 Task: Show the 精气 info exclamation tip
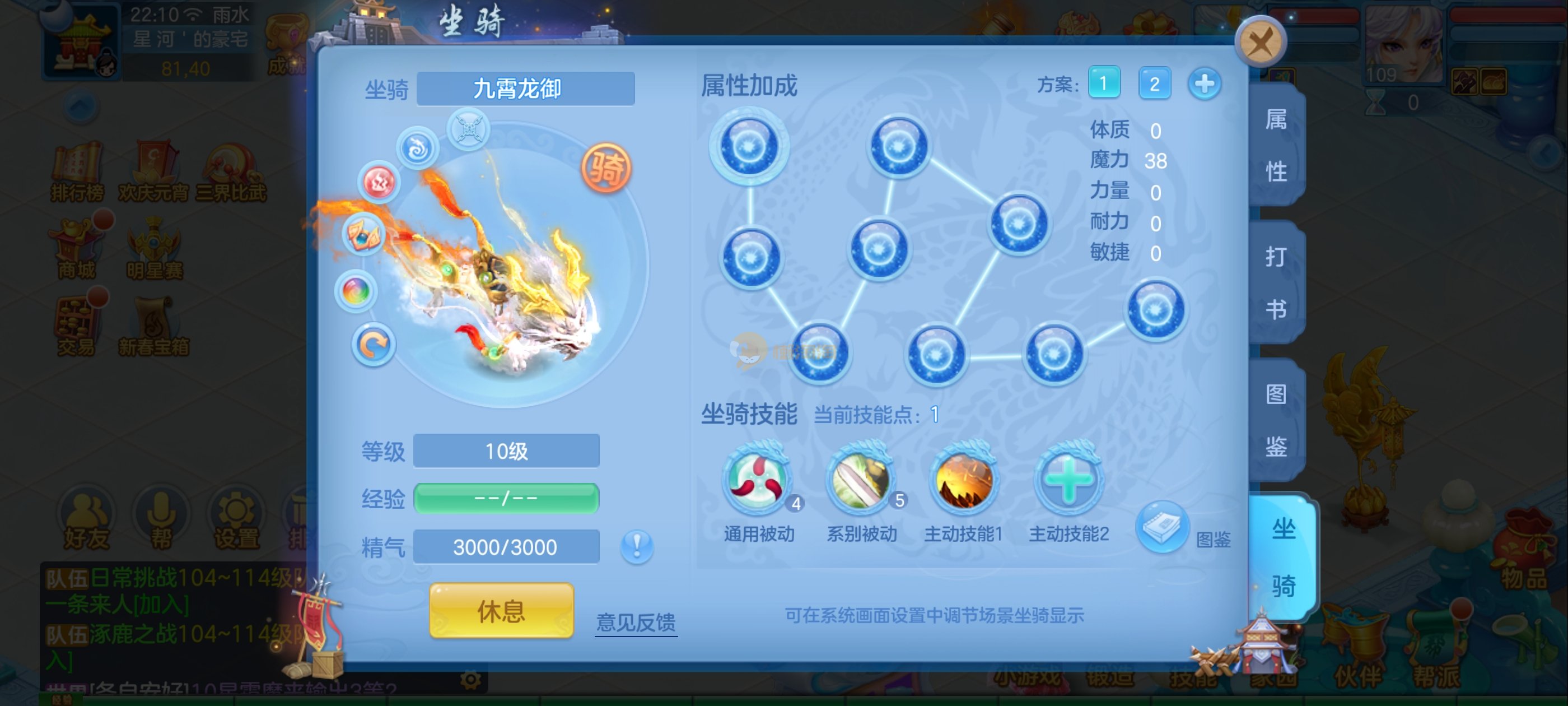pos(637,546)
